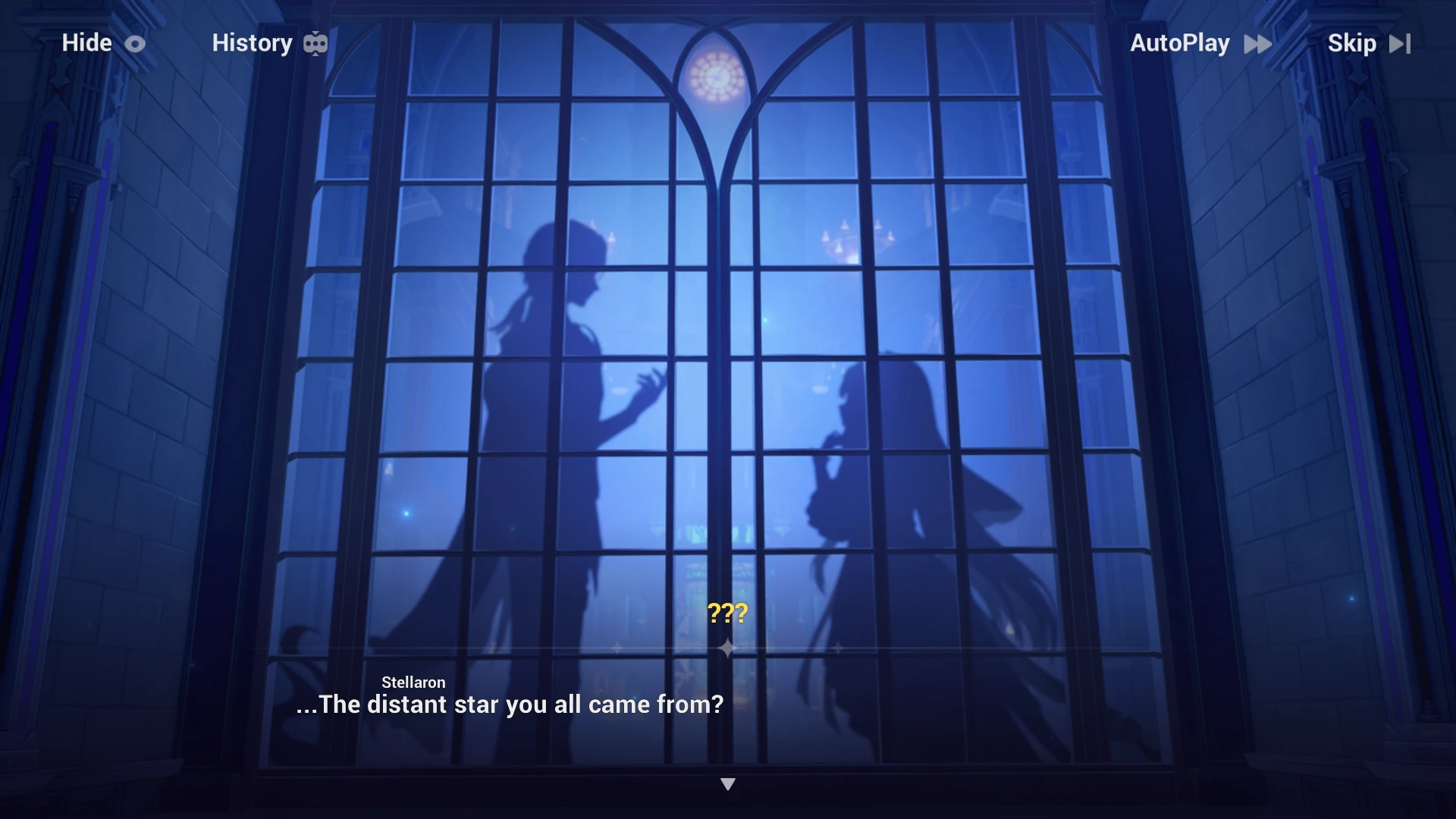Screen dimensions: 1456x819
Task: Select History from the top bar
Action: click(x=253, y=43)
